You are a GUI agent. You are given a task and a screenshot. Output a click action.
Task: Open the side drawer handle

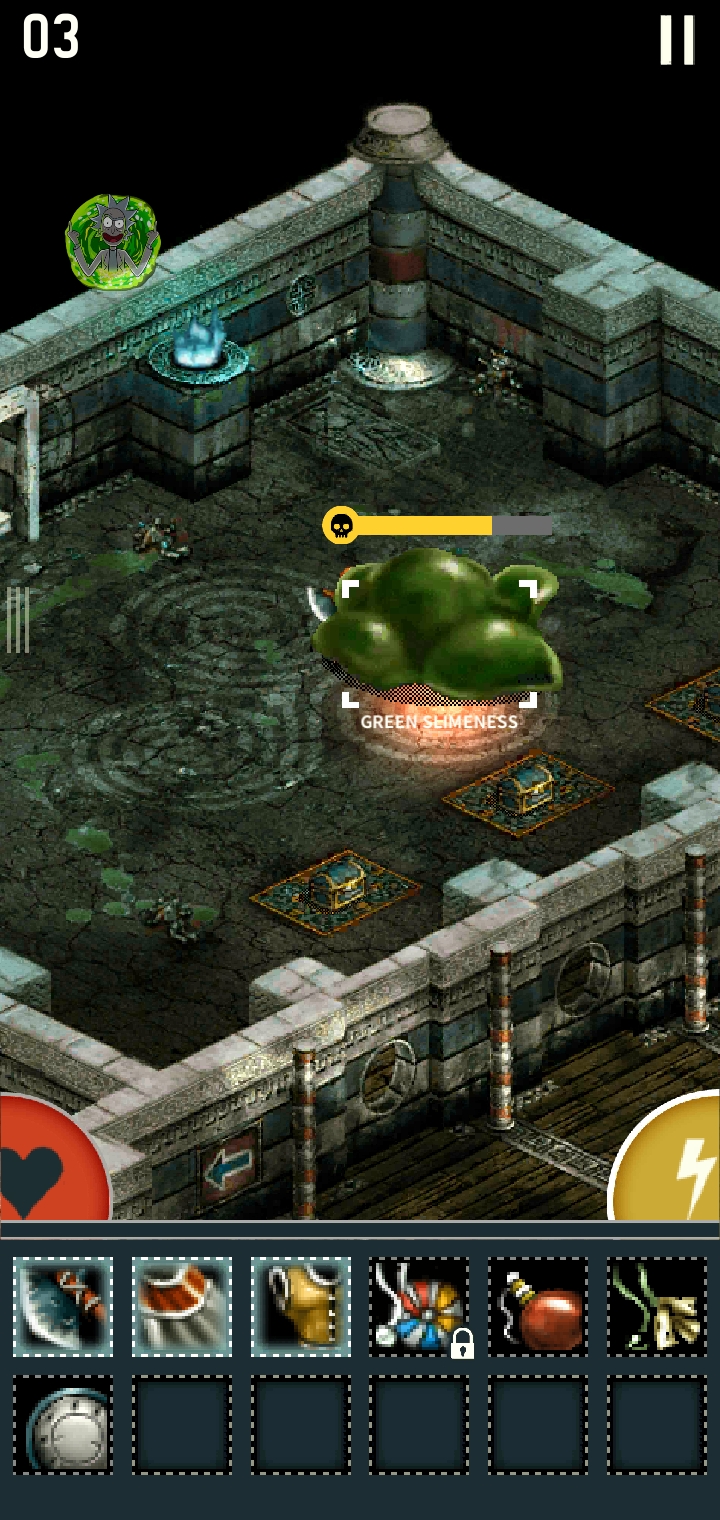point(18,620)
